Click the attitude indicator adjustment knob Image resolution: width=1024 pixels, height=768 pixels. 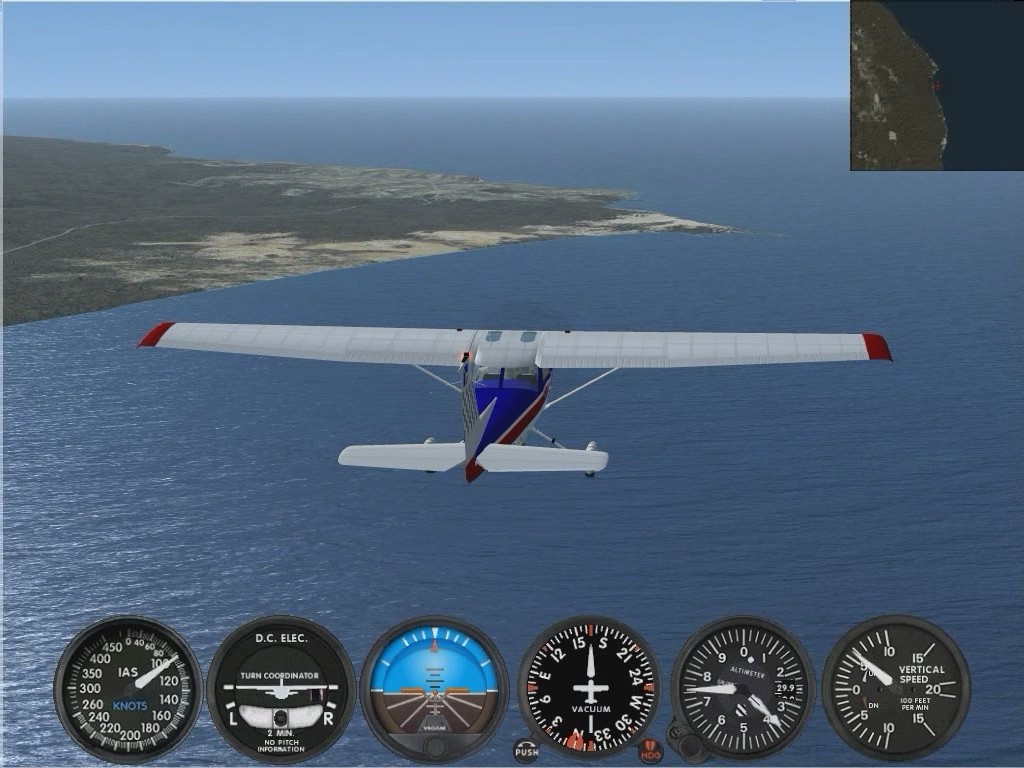tap(434, 748)
